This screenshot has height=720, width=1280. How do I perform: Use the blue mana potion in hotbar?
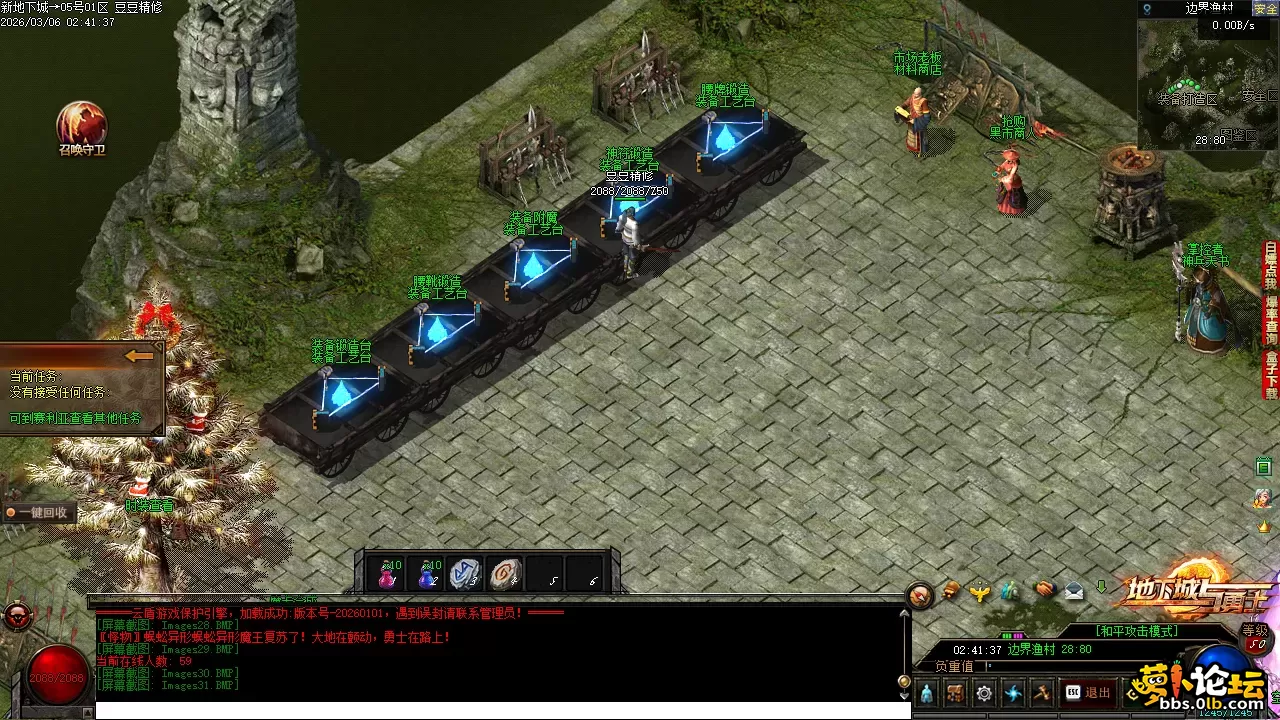pos(428,574)
